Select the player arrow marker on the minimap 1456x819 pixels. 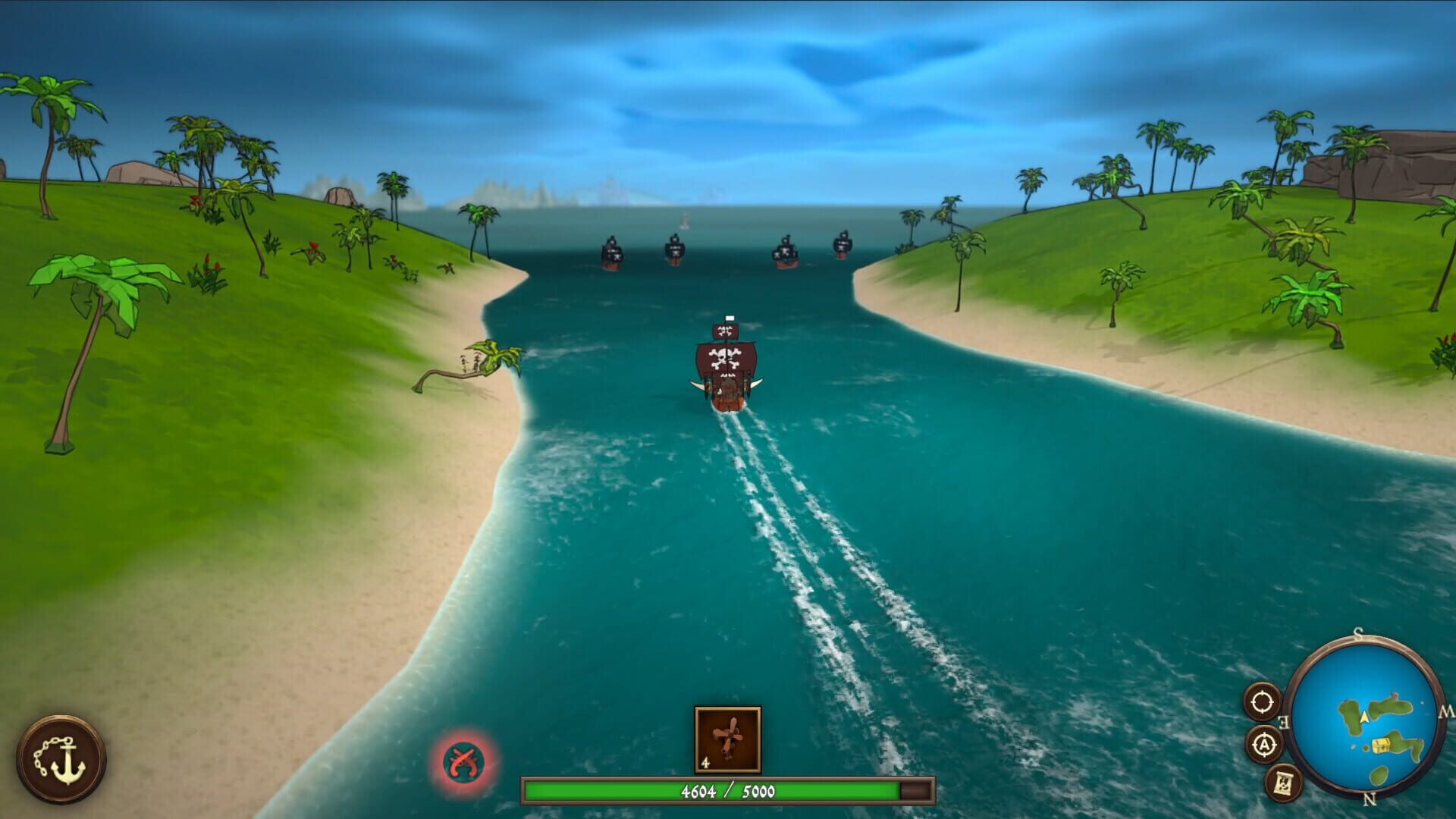click(x=1363, y=717)
